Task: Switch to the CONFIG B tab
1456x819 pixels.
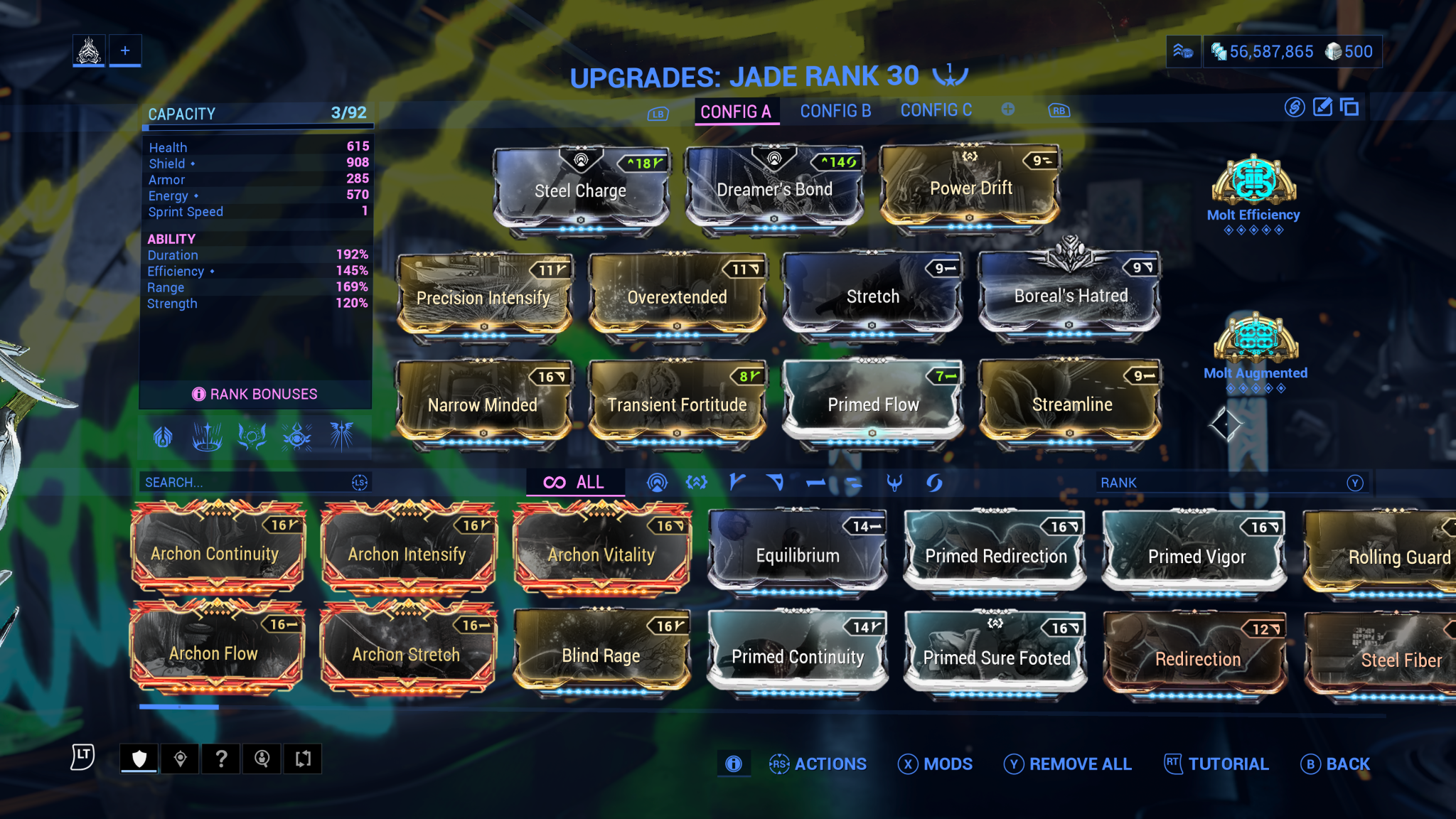Action: 835,110
